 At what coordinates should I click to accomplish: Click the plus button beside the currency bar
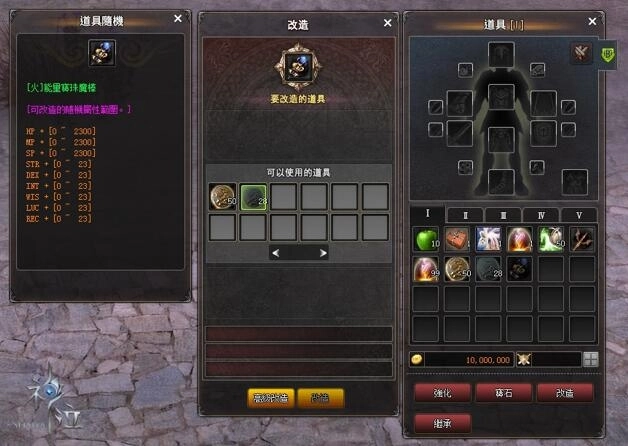(591, 360)
